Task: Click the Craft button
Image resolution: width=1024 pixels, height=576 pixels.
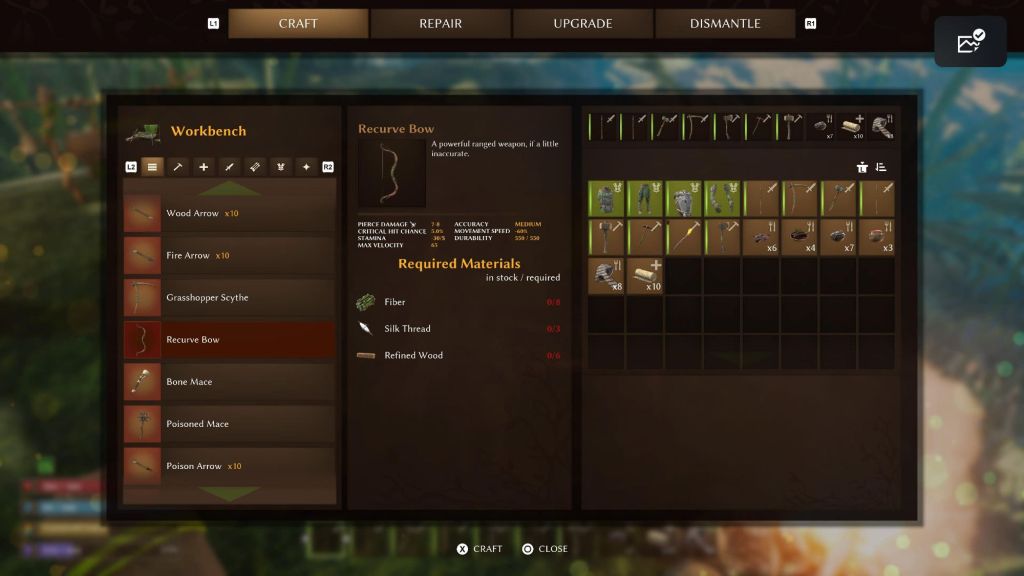Action: coord(479,549)
